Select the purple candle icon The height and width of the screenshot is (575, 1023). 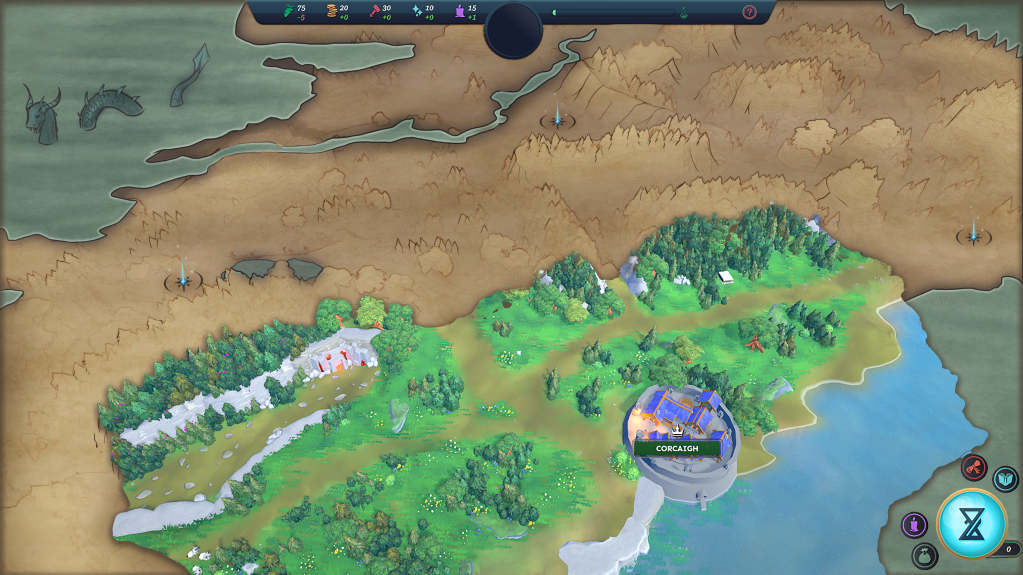tap(914, 525)
